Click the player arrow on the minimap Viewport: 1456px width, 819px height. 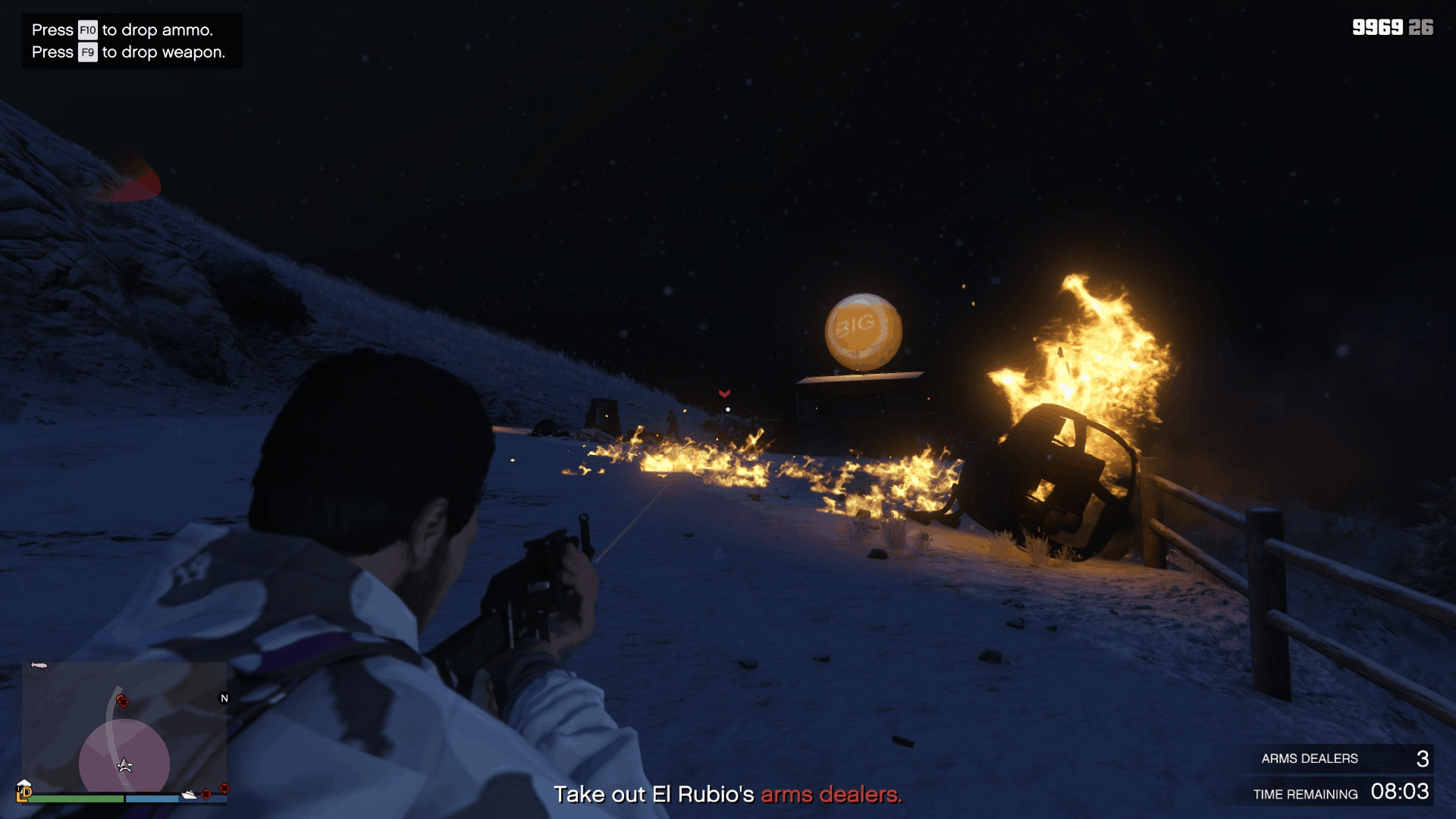click(x=125, y=765)
